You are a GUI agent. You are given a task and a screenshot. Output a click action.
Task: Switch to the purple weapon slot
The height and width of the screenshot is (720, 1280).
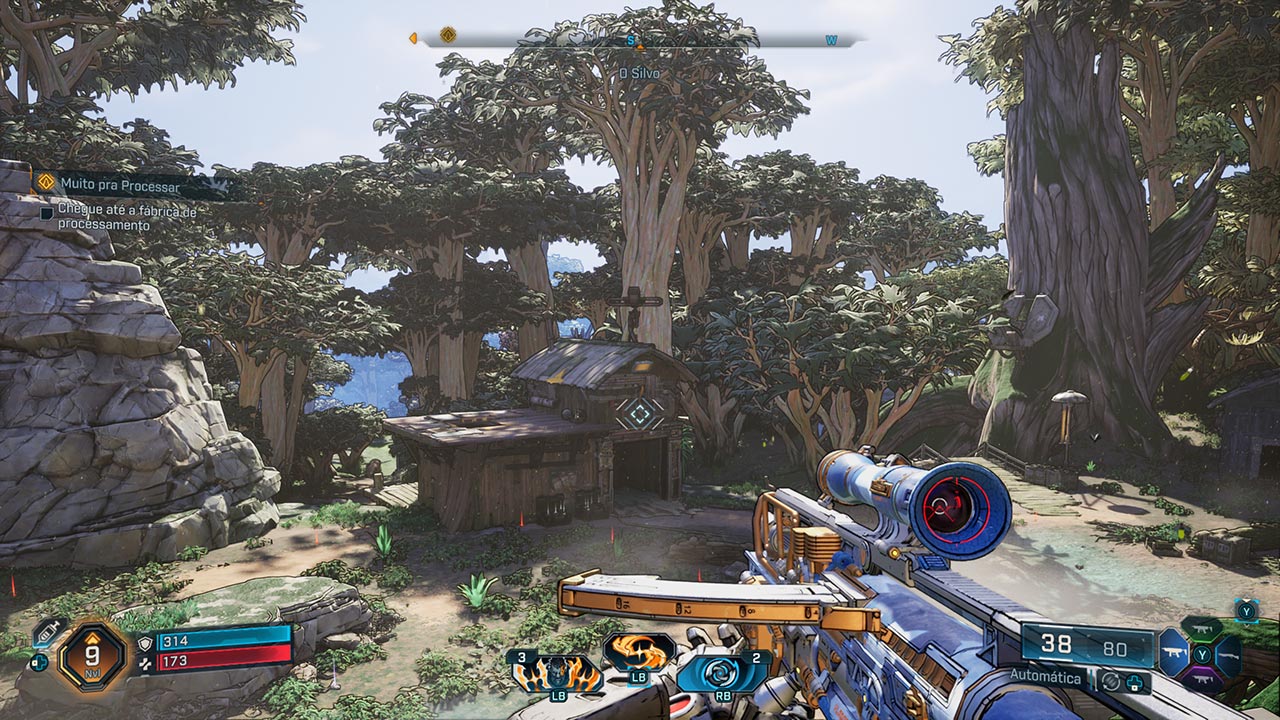1201,680
